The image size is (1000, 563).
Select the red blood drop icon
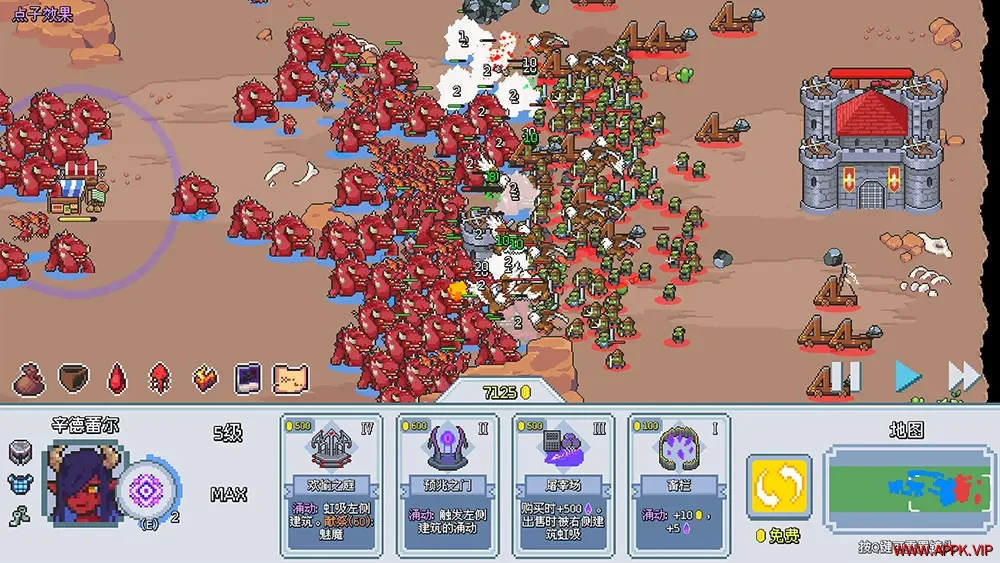(118, 378)
